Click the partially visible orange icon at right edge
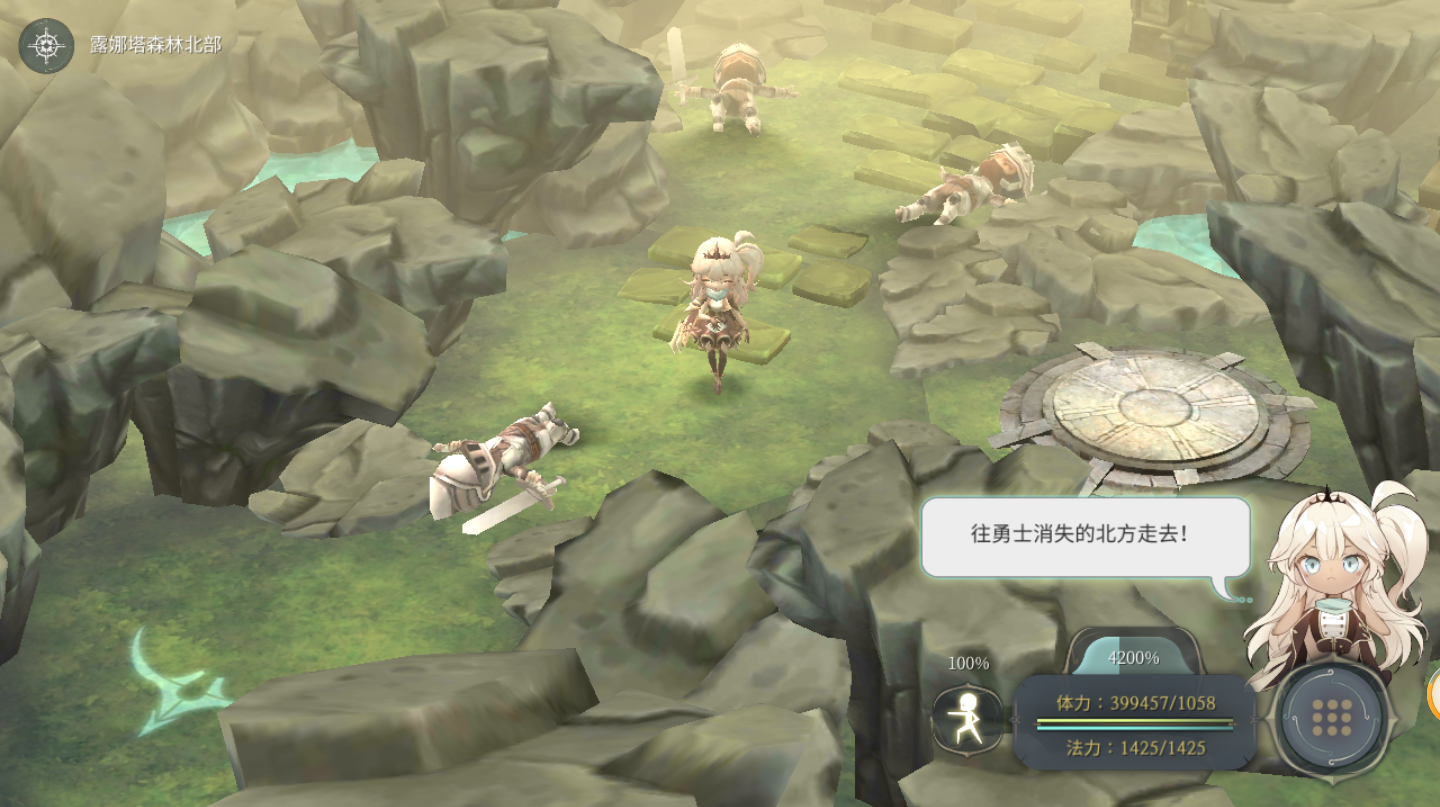The image size is (1440, 807). (x=1432, y=692)
